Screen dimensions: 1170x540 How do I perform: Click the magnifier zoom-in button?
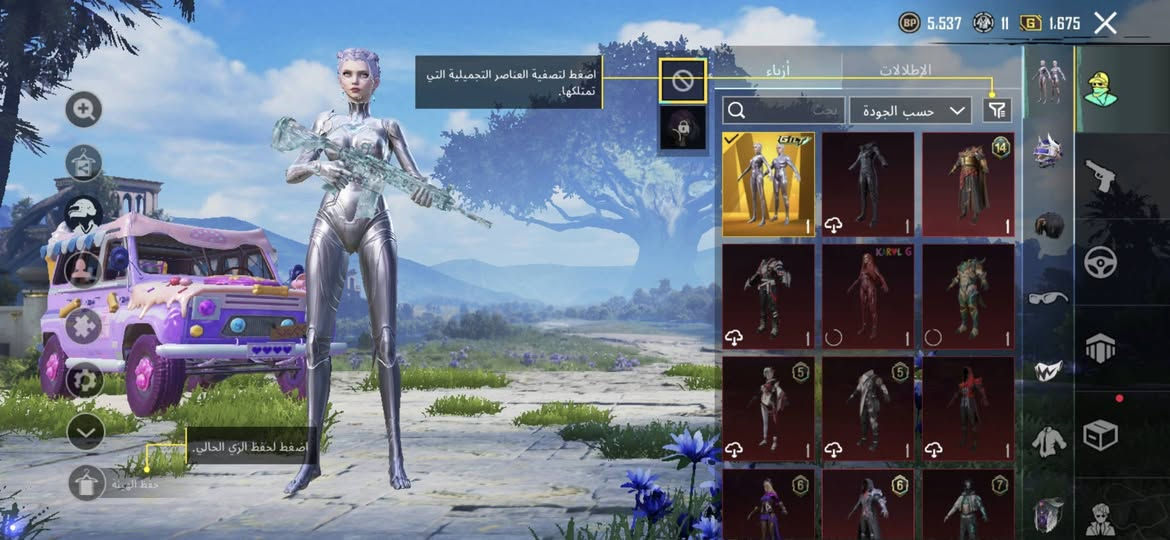pos(85,110)
